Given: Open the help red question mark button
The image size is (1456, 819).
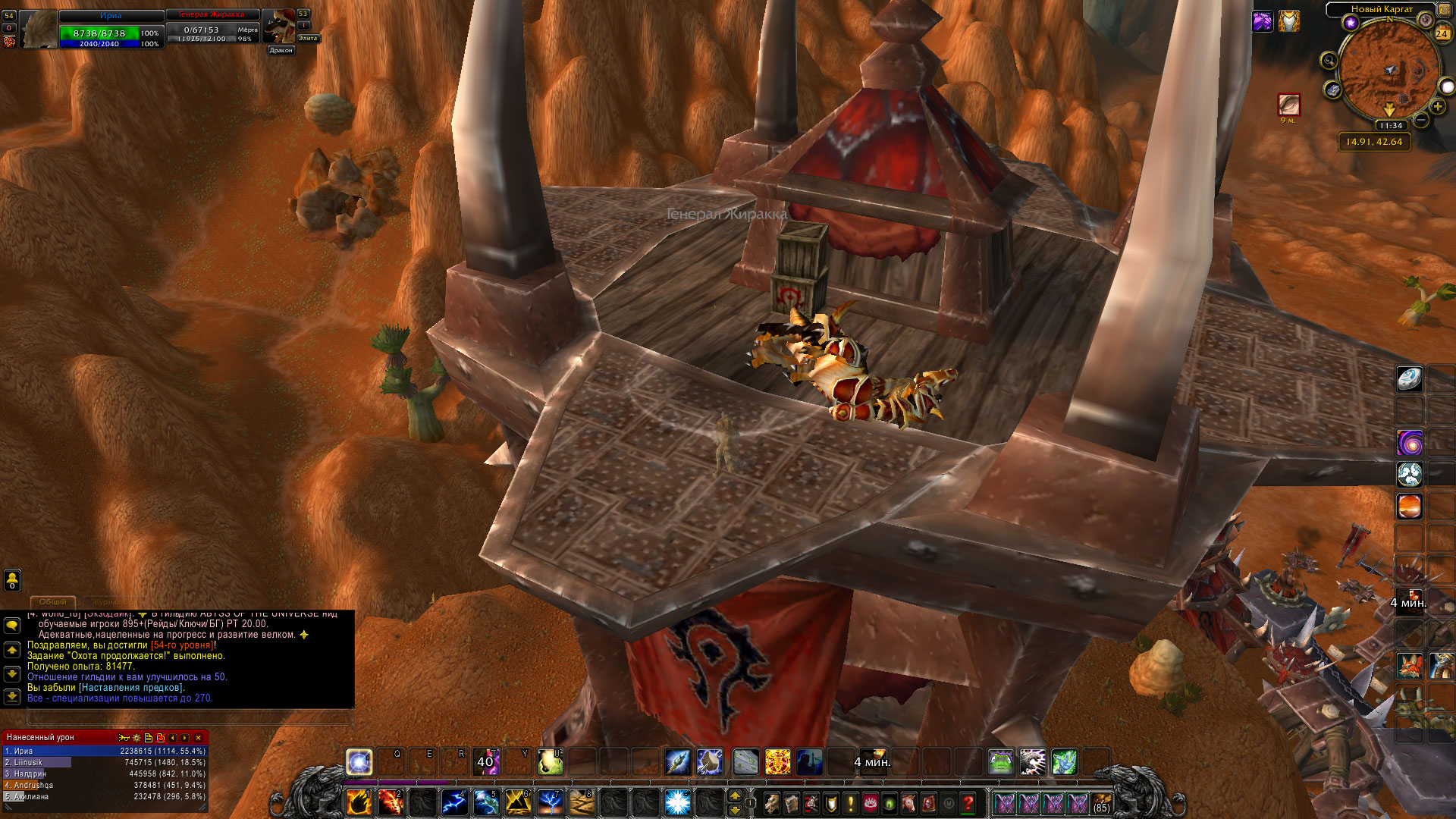Looking at the screenshot, I should (x=968, y=802).
